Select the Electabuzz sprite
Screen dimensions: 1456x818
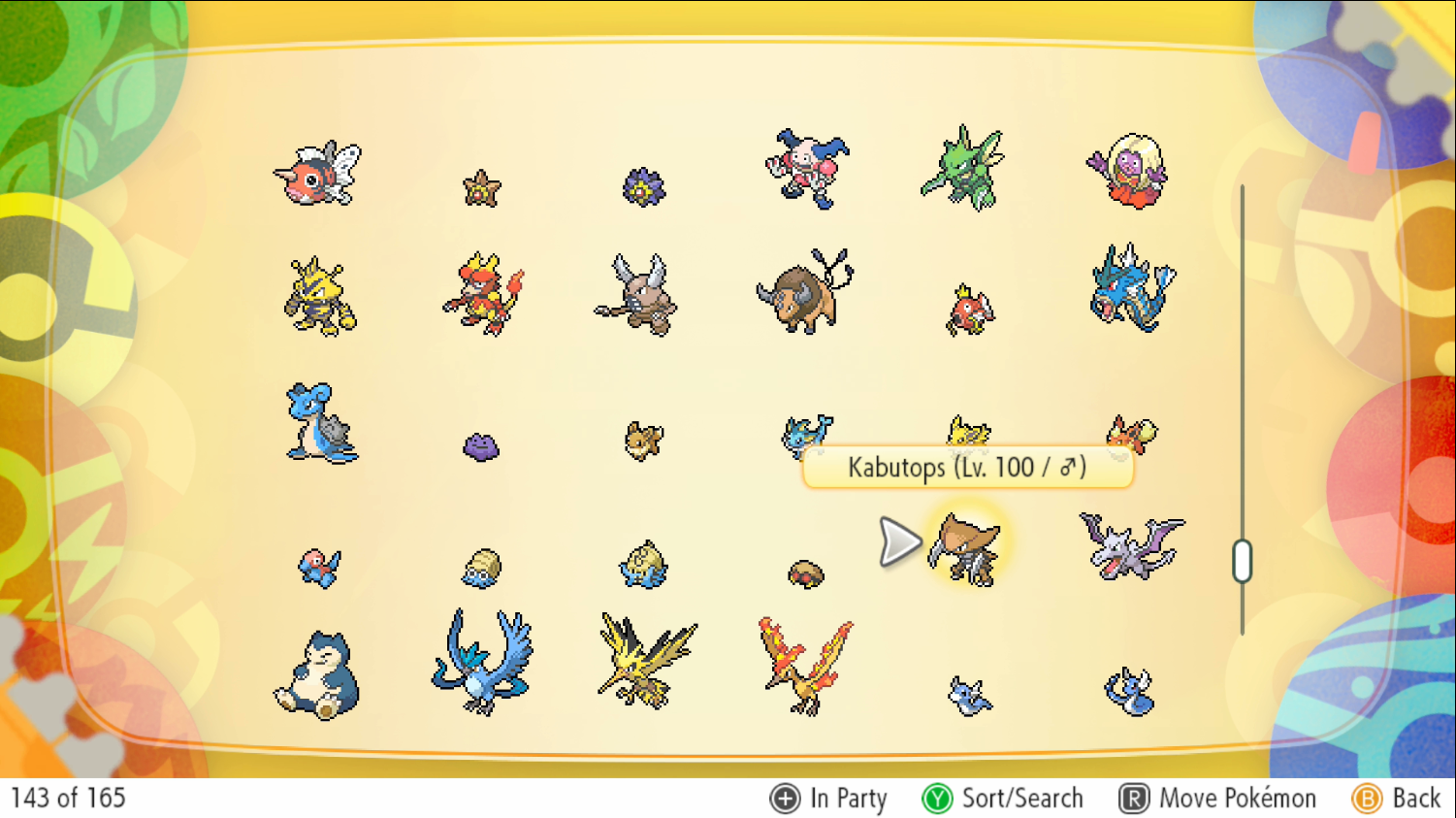pos(319,296)
